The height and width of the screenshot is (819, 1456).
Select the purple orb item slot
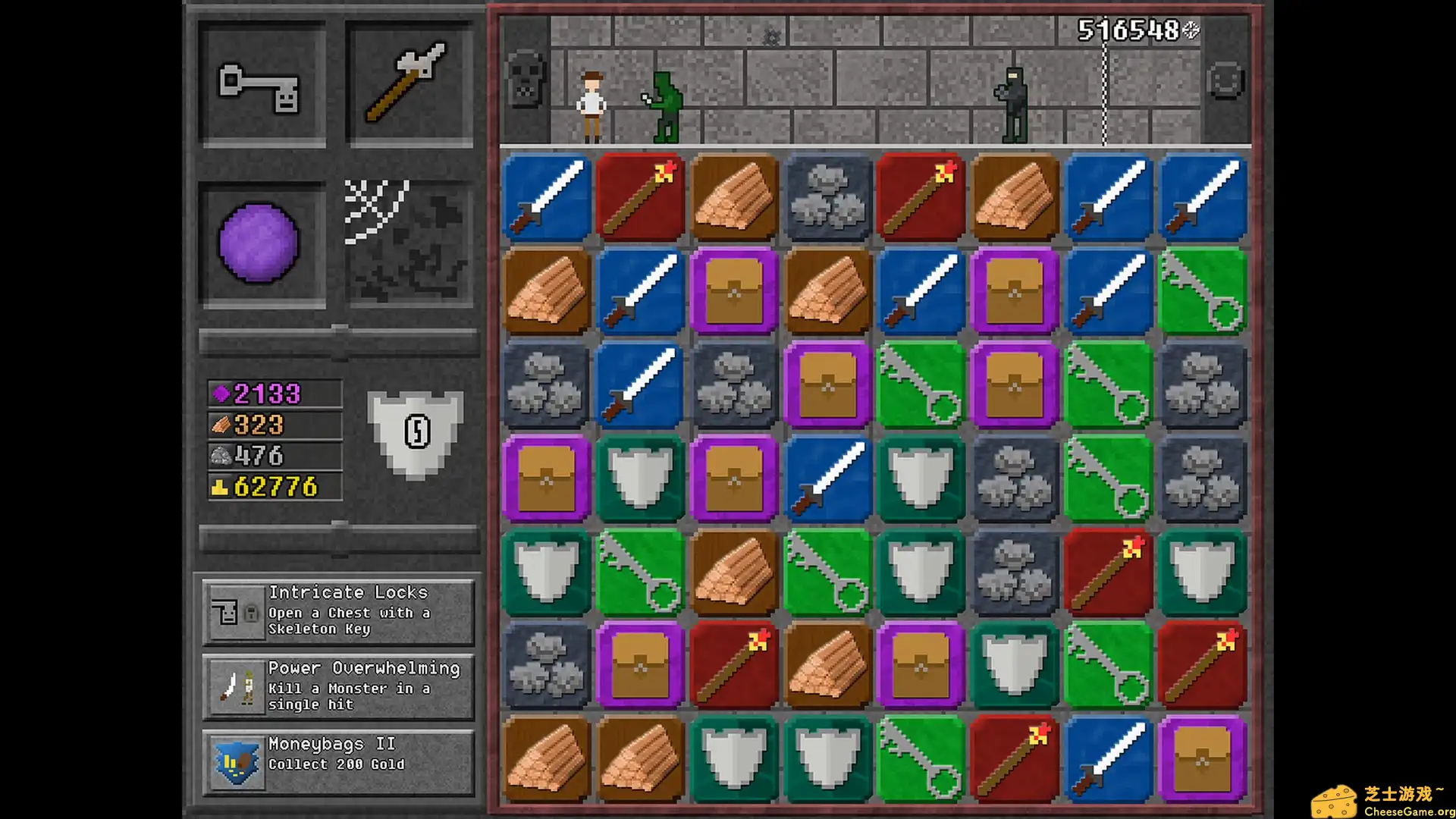(x=259, y=243)
